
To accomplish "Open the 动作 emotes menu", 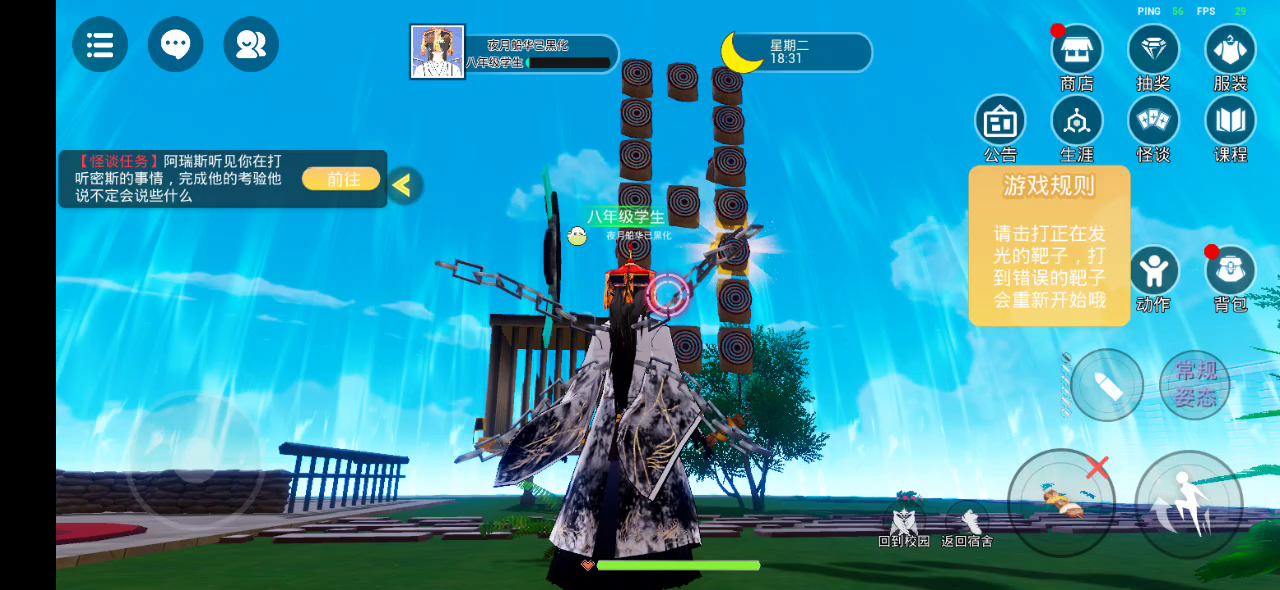I will (1153, 272).
